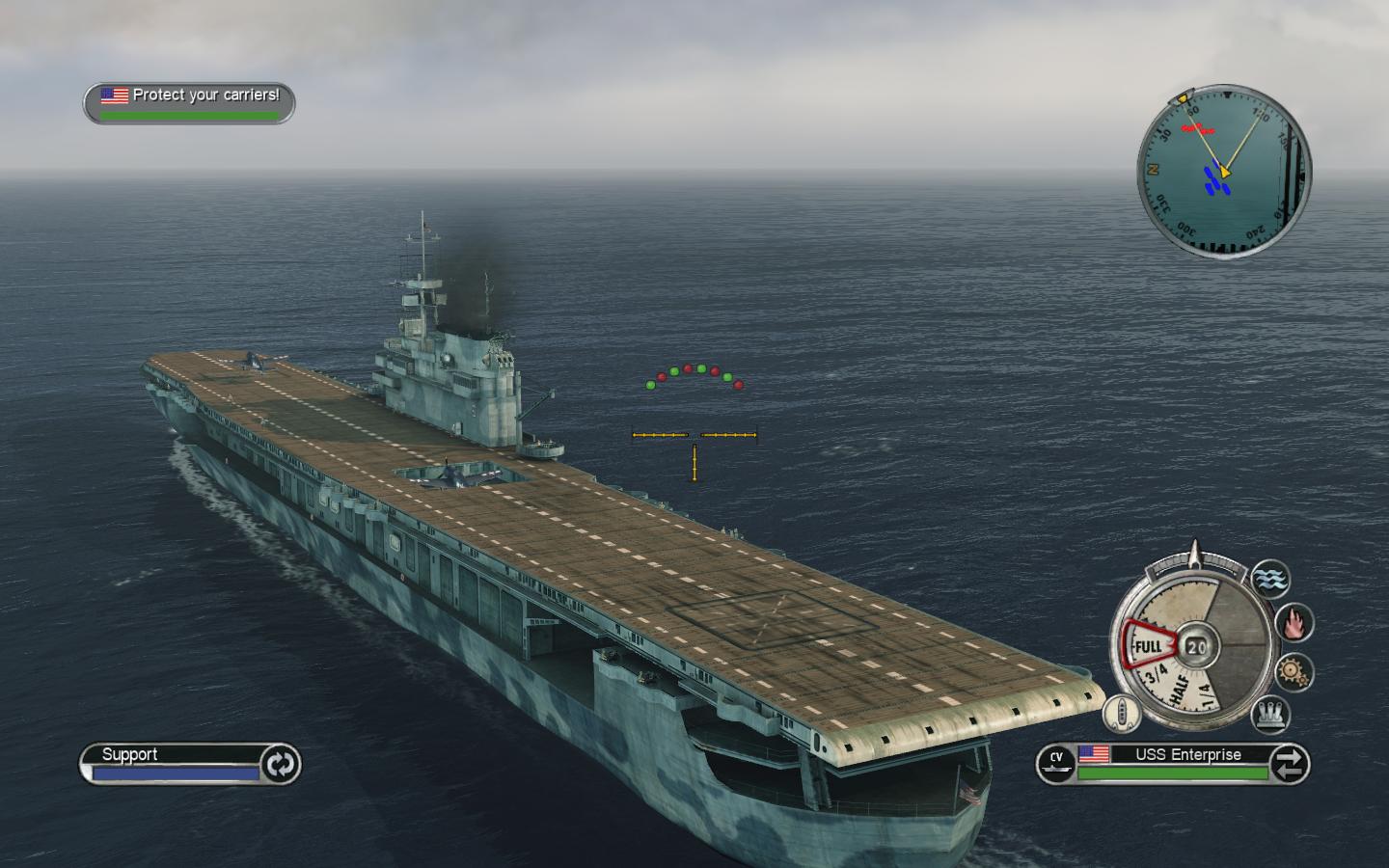1389x868 pixels.
Task: Click the Support cycle arrows button
Action: [281, 765]
